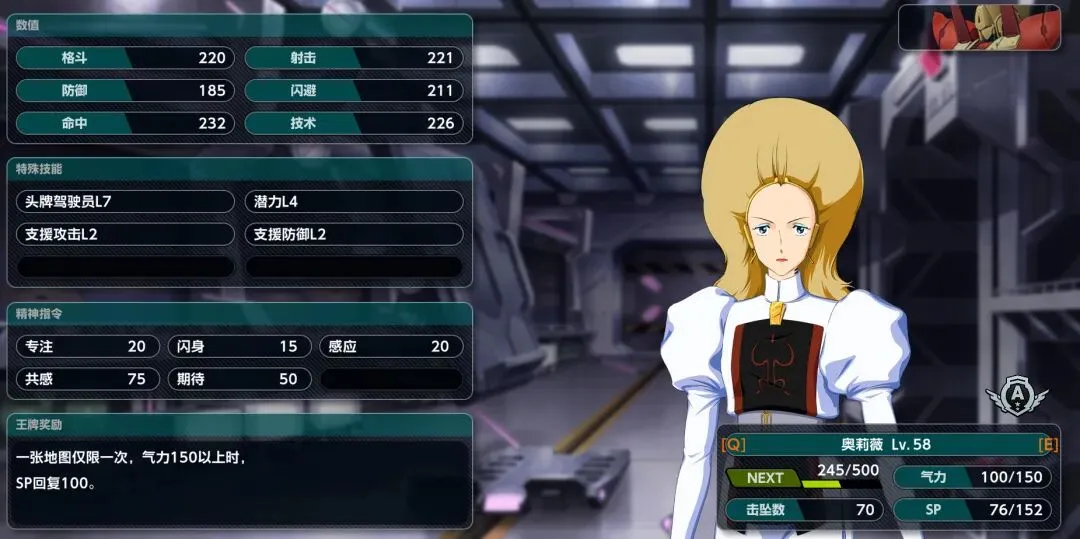Click the 感应 spirit command
Screen dimensions: 1080x539
click(x=391, y=346)
